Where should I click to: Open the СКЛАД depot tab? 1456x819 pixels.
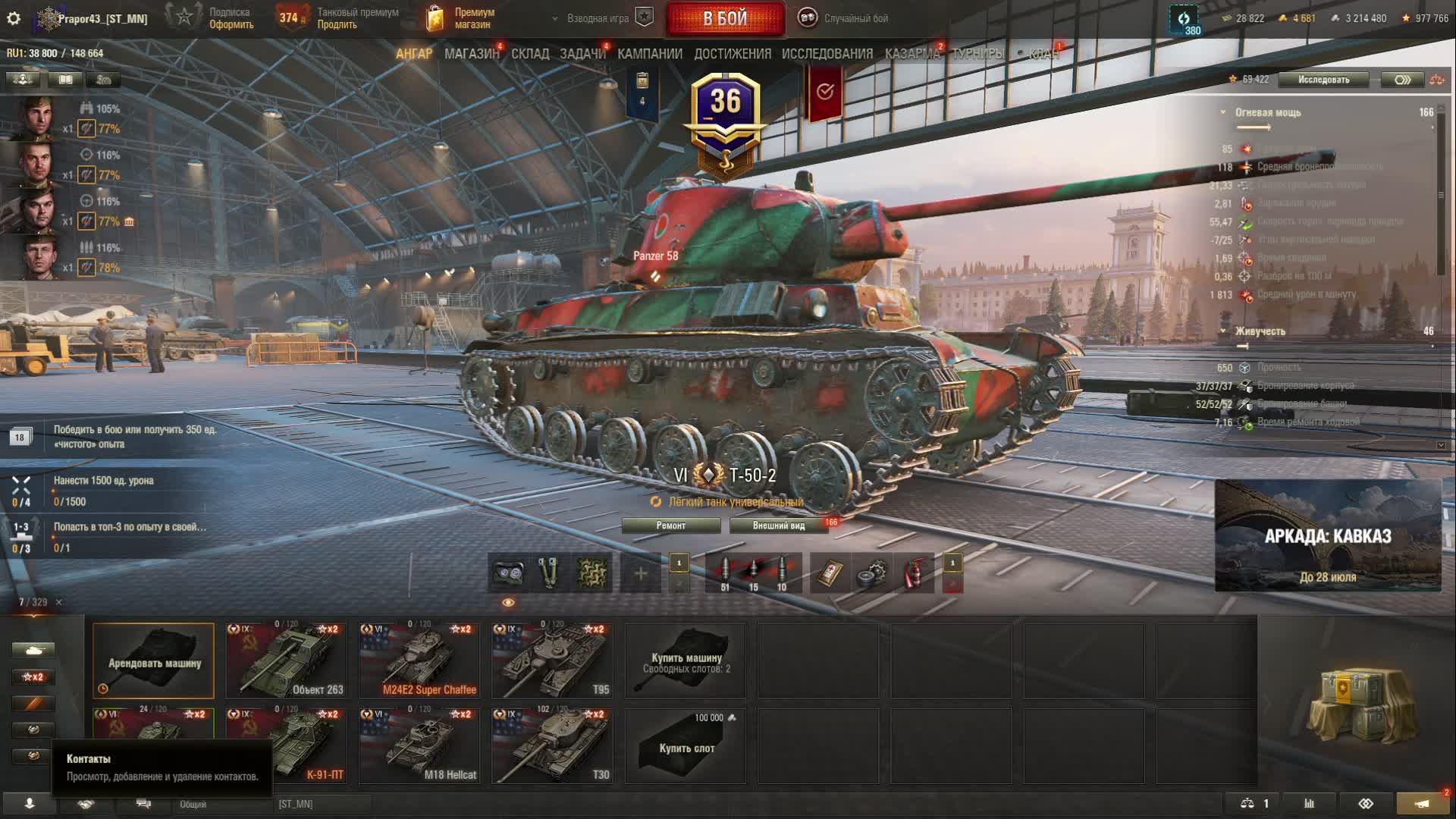pyautogui.click(x=530, y=54)
